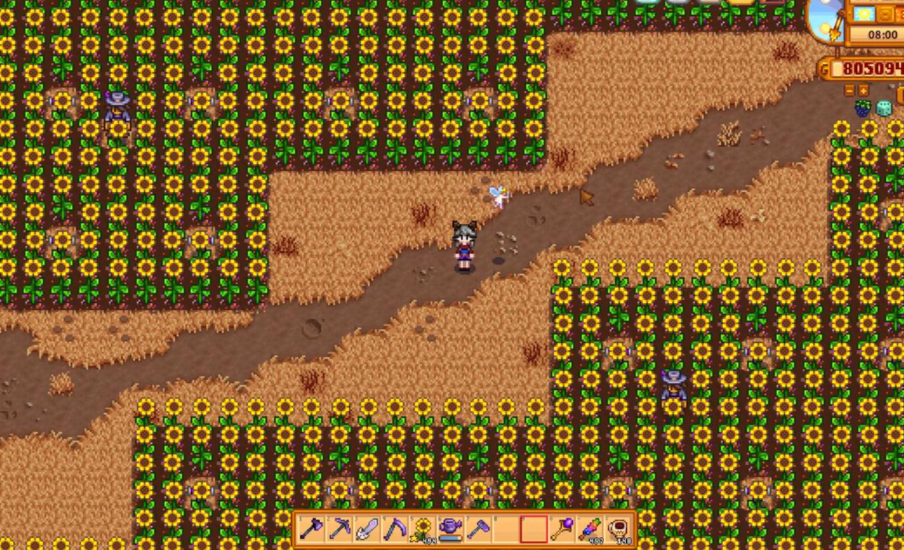This screenshot has width=904, height=550.
Task: Pick the coffee cup item slot
Action: tap(619, 527)
